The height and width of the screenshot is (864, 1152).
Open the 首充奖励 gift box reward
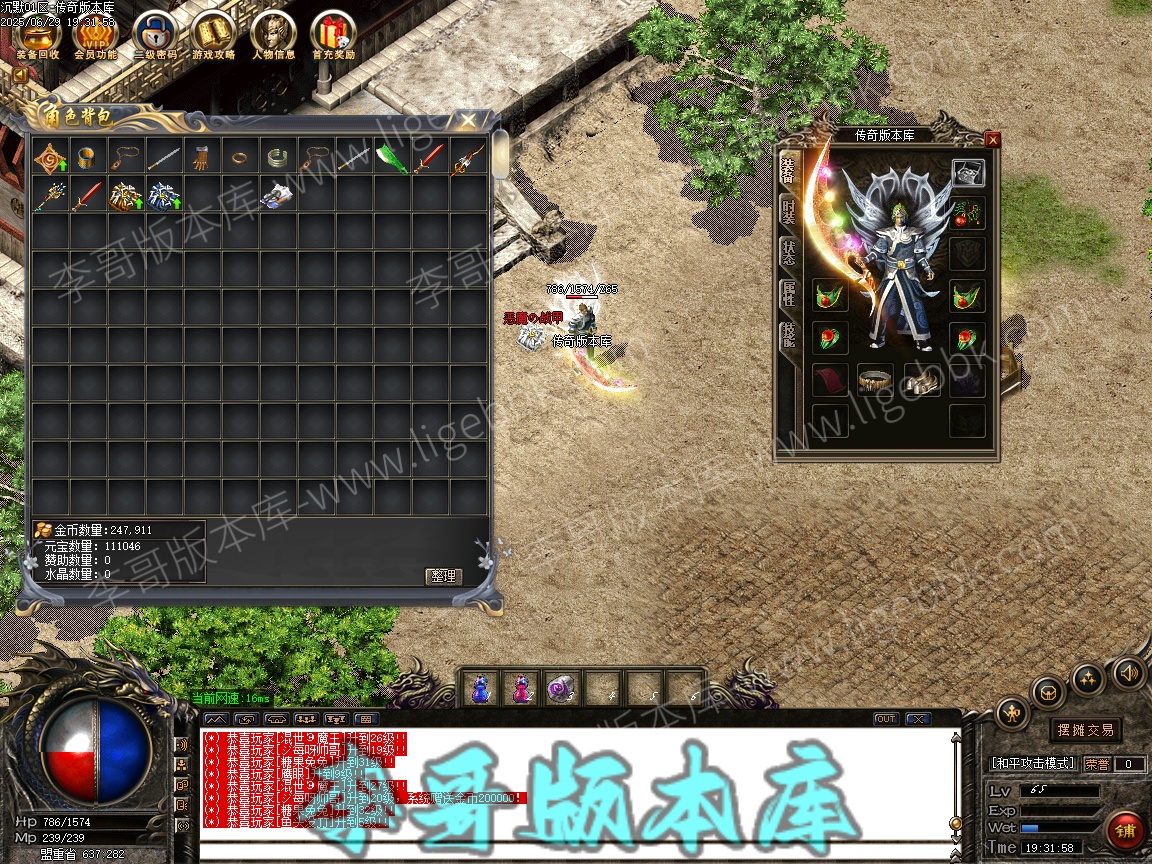pyautogui.click(x=332, y=34)
